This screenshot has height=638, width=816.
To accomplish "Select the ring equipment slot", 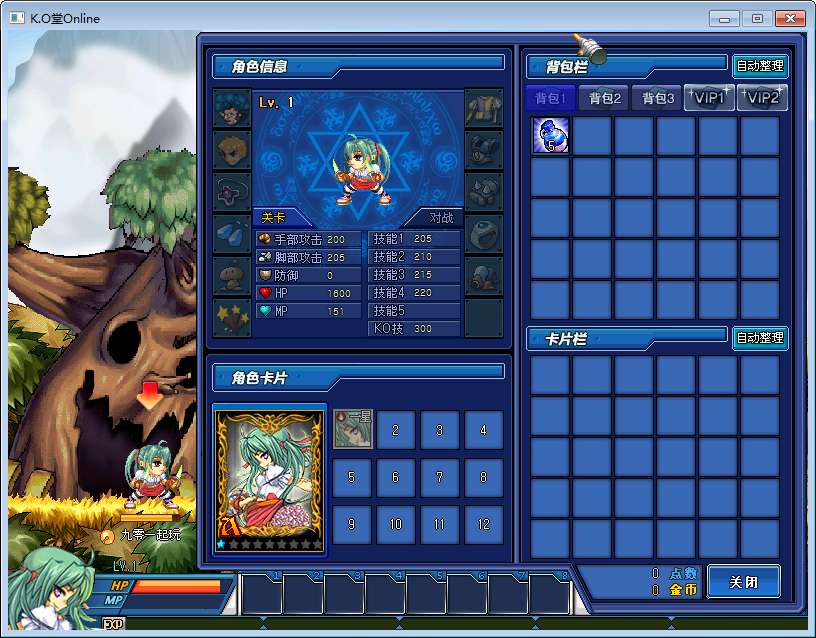I will click(484, 234).
